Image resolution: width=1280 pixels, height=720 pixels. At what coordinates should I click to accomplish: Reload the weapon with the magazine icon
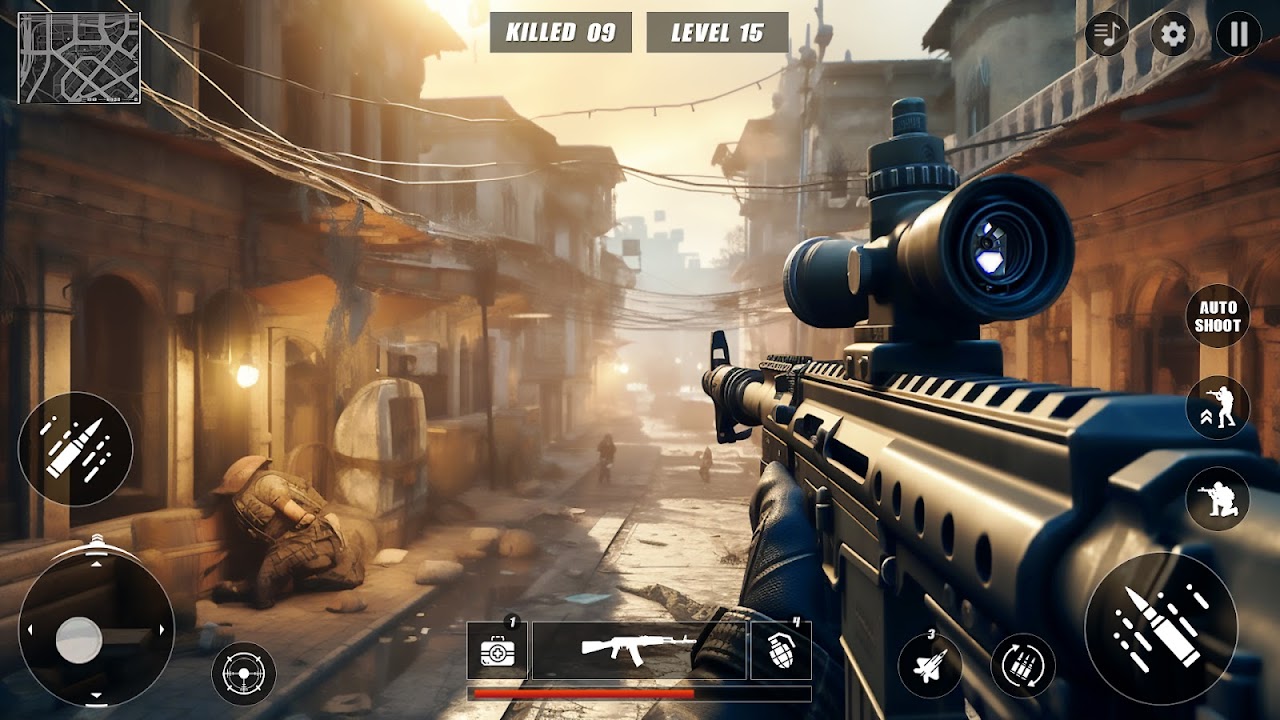1023,665
